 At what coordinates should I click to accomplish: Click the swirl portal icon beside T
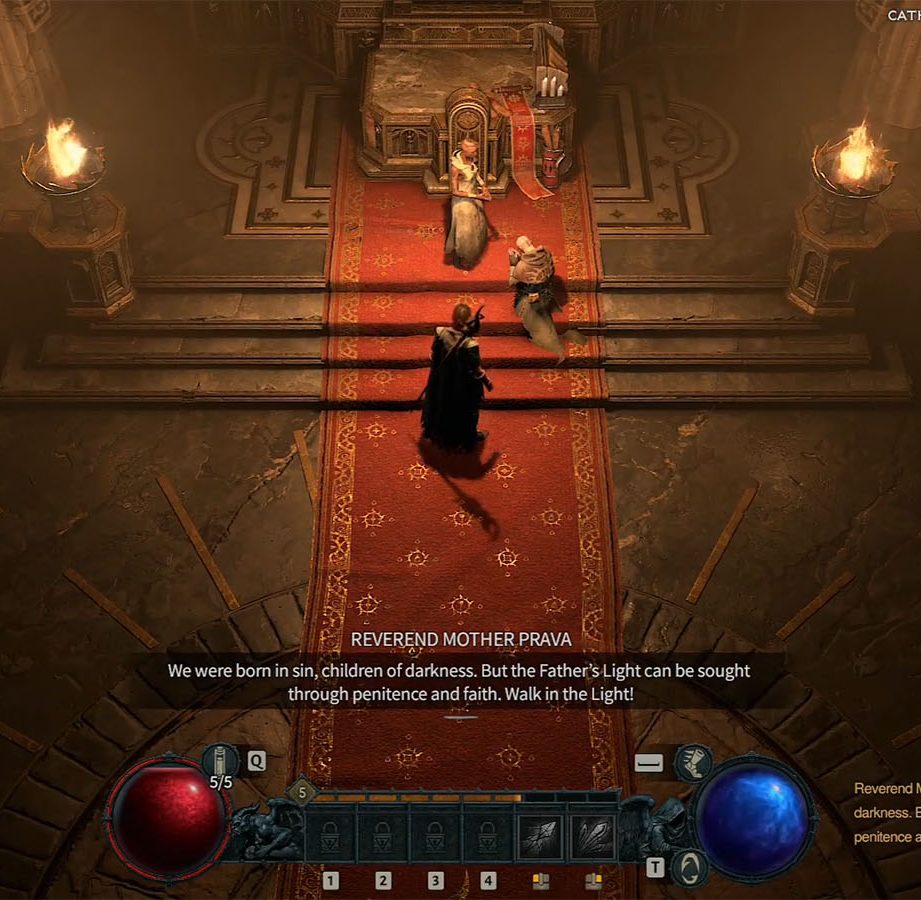pos(687,866)
